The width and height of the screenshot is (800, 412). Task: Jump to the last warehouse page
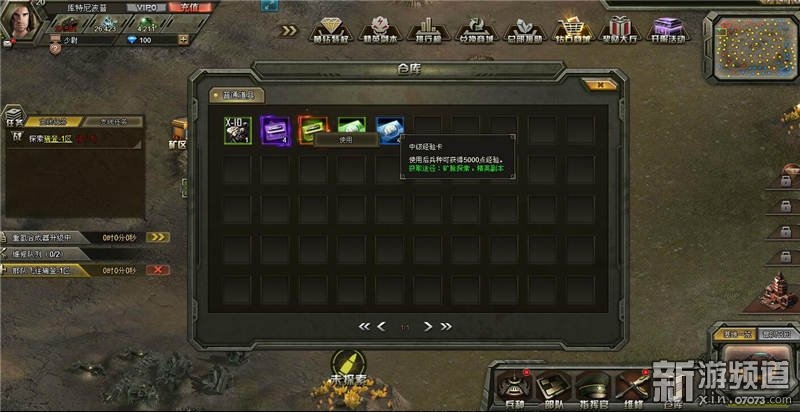click(x=446, y=326)
